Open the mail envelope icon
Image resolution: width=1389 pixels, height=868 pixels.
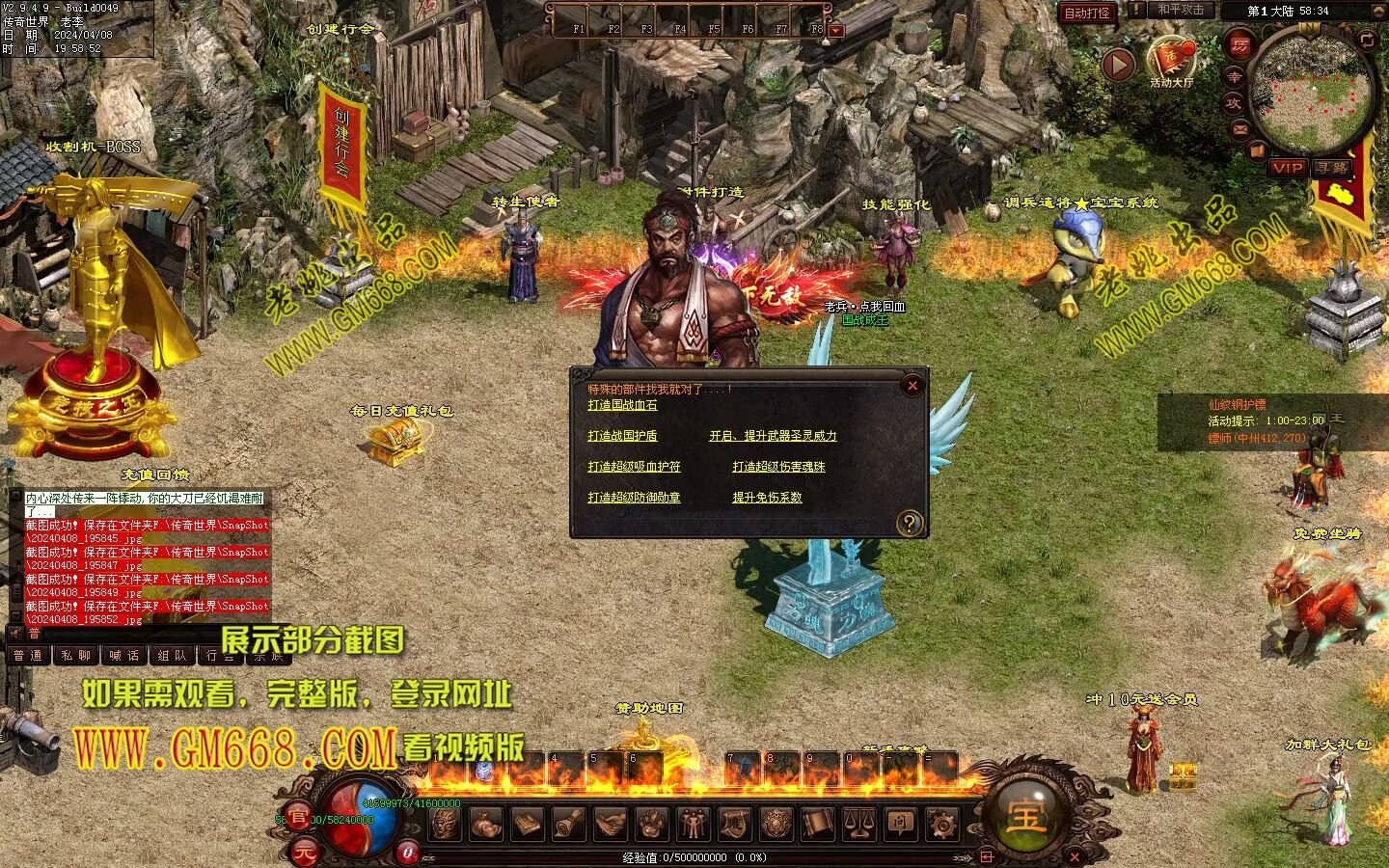coord(1240,128)
